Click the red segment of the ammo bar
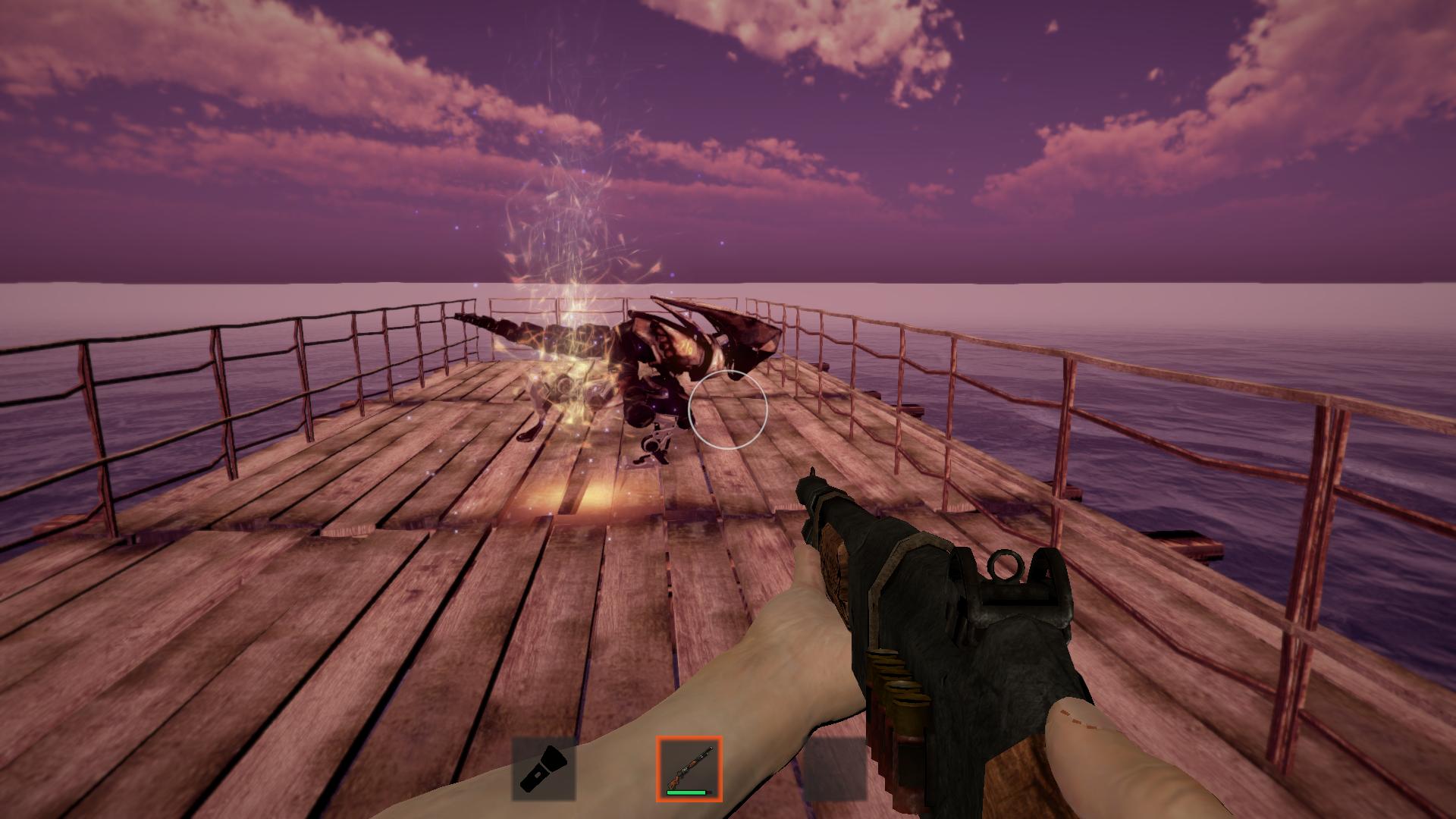This screenshot has width=1456, height=819. tap(708, 792)
